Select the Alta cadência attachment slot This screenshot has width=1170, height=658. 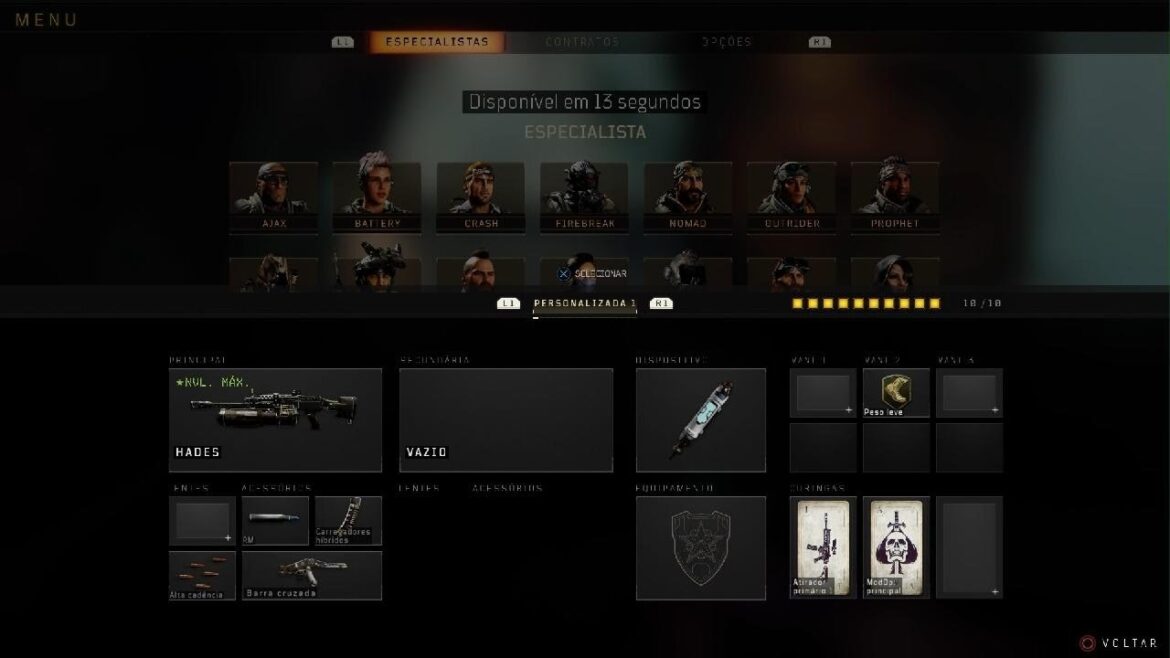tap(203, 575)
